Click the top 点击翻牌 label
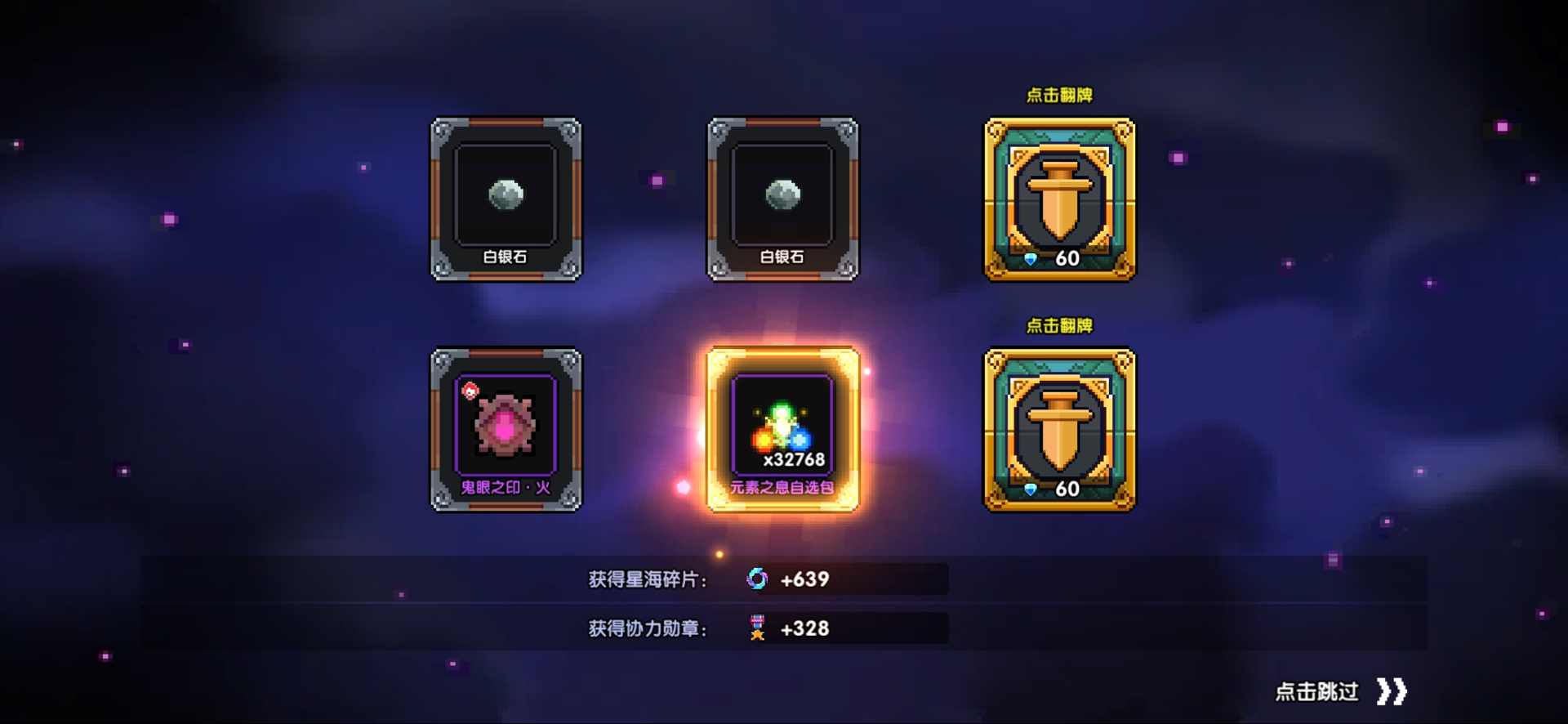The height and width of the screenshot is (724, 1568). (1059, 96)
